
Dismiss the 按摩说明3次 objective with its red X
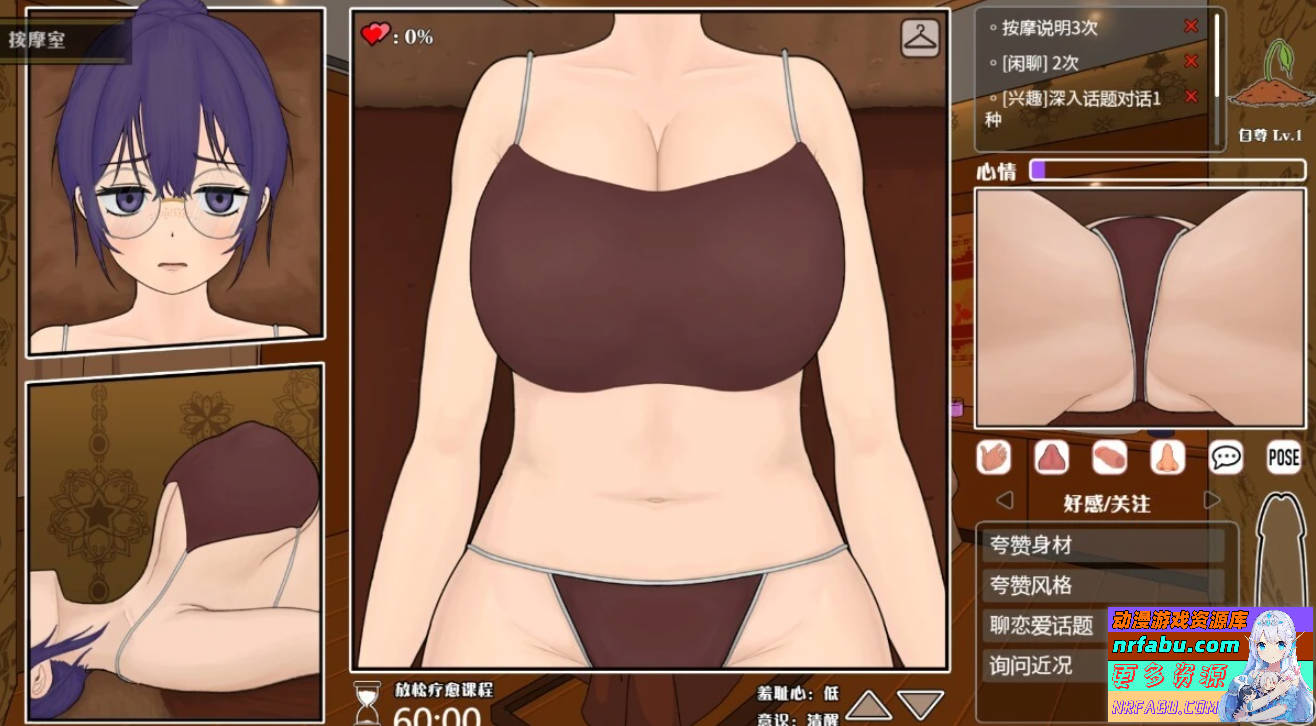pos(1191,25)
